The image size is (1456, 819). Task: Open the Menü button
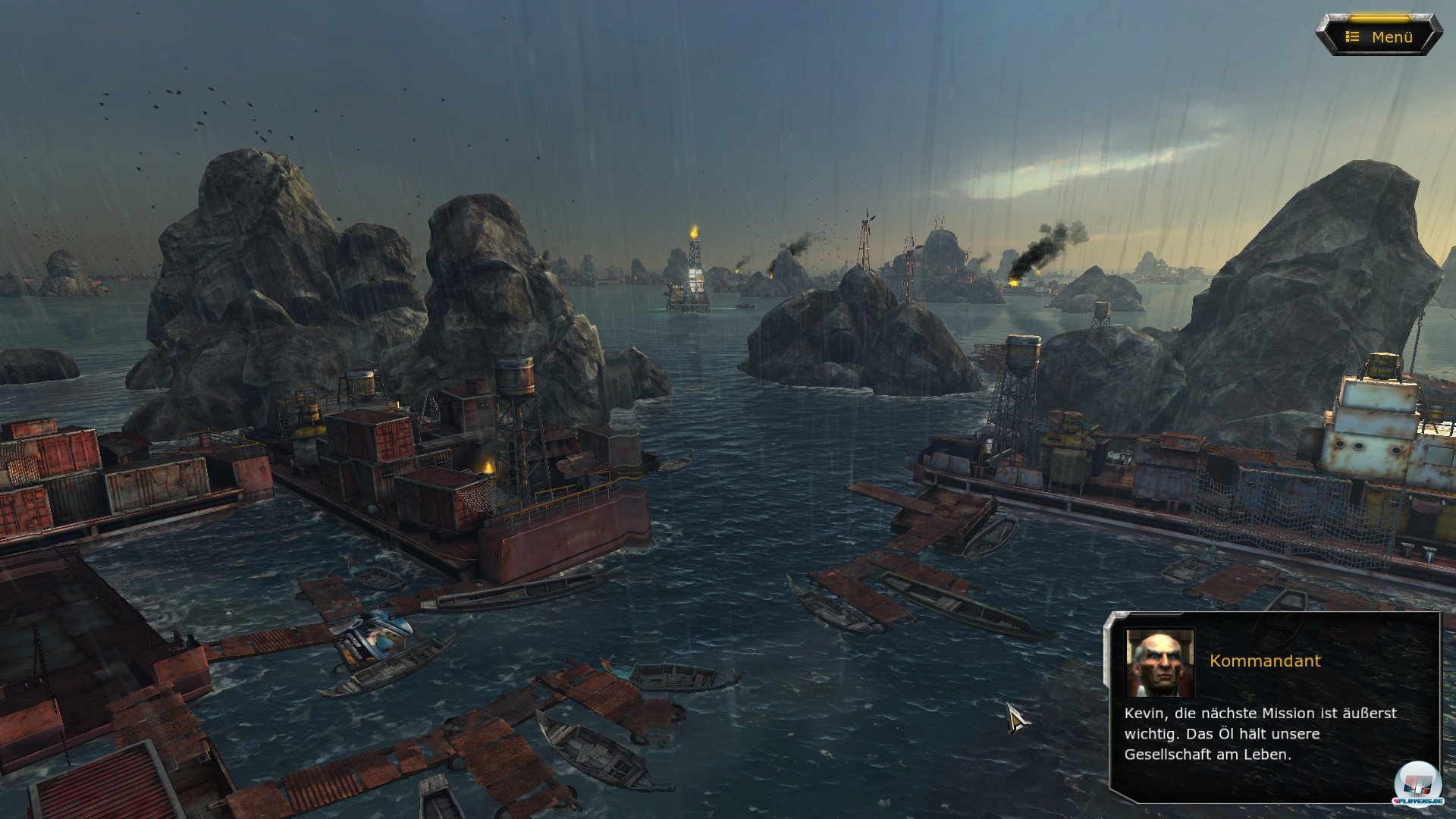tap(1379, 36)
